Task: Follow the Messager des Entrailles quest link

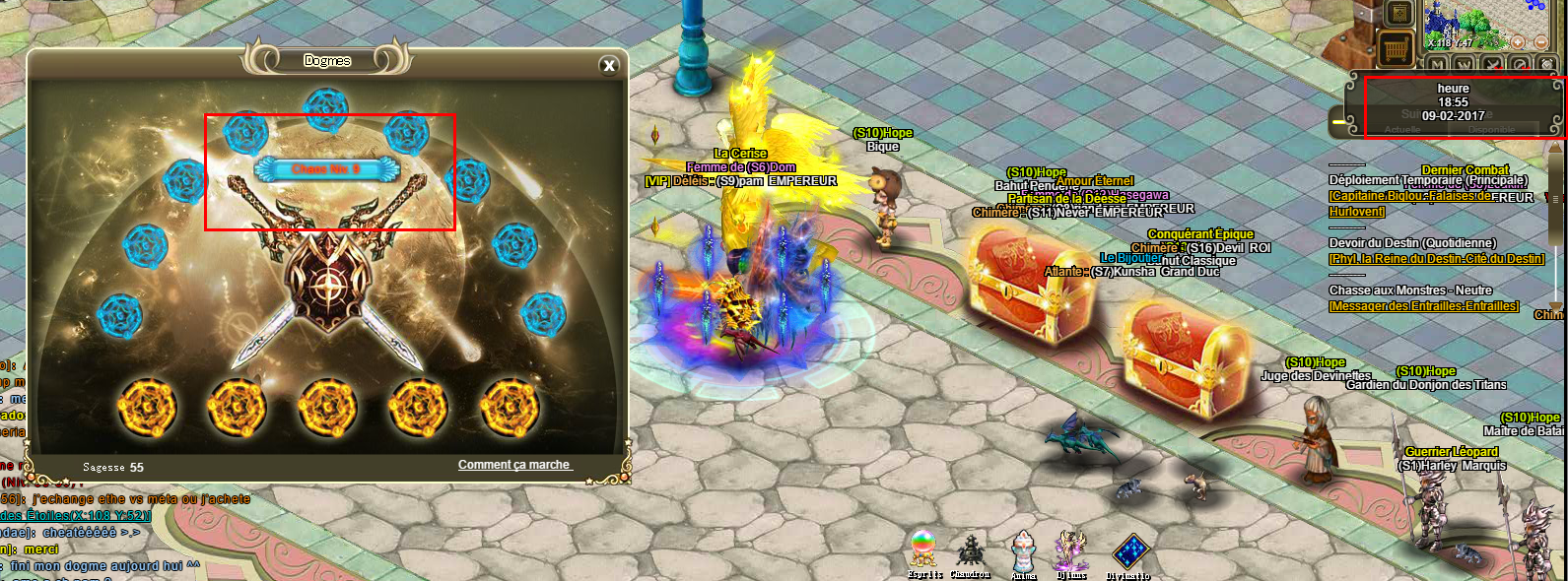Action: click(x=1423, y=306)
